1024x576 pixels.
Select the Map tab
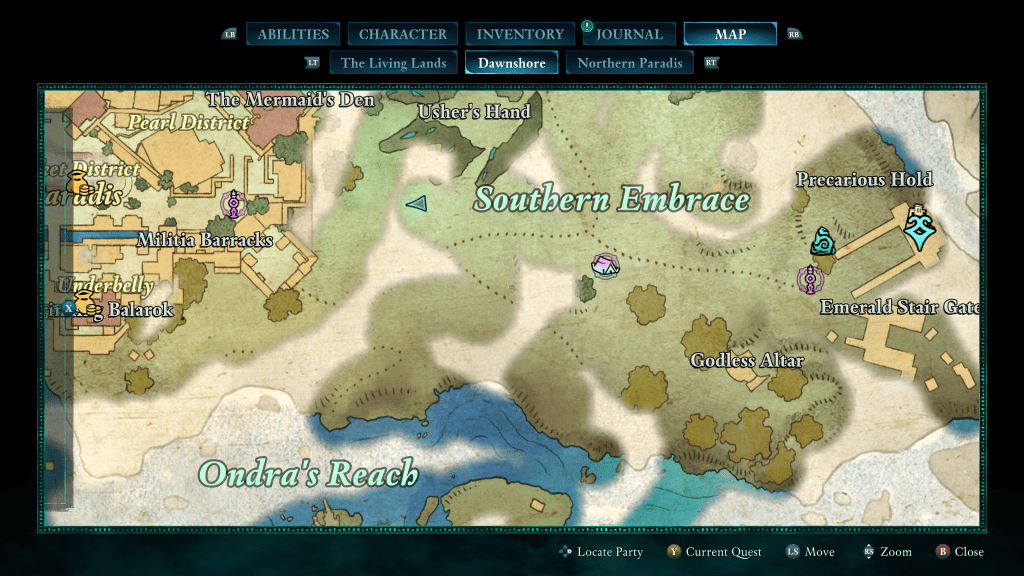[x=730, y=34]
